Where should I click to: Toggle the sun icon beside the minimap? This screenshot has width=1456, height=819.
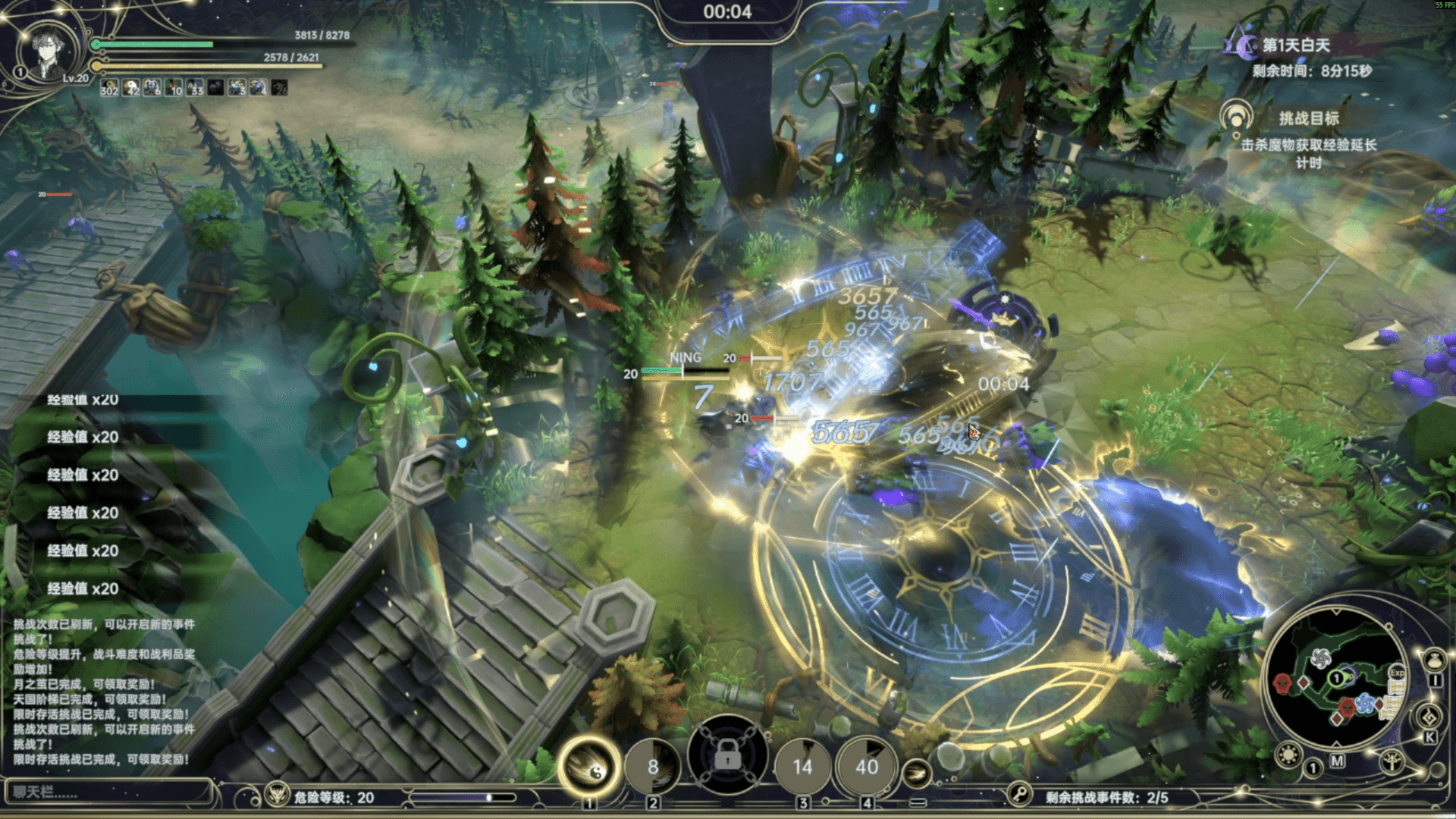(x=1288, y=755)
